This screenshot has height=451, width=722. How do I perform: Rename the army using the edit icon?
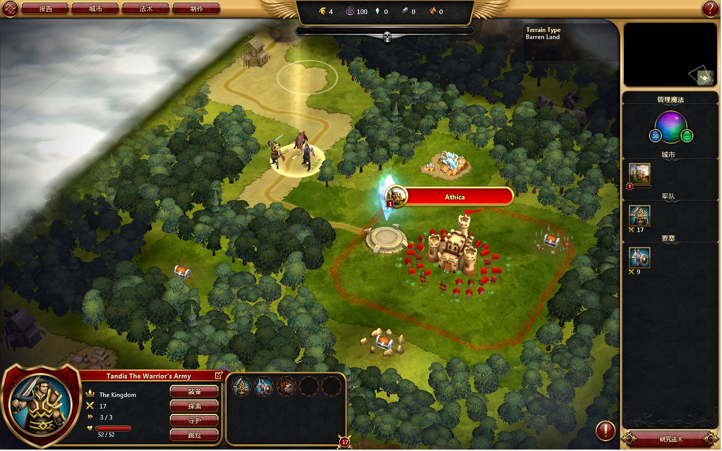(219, 376)
